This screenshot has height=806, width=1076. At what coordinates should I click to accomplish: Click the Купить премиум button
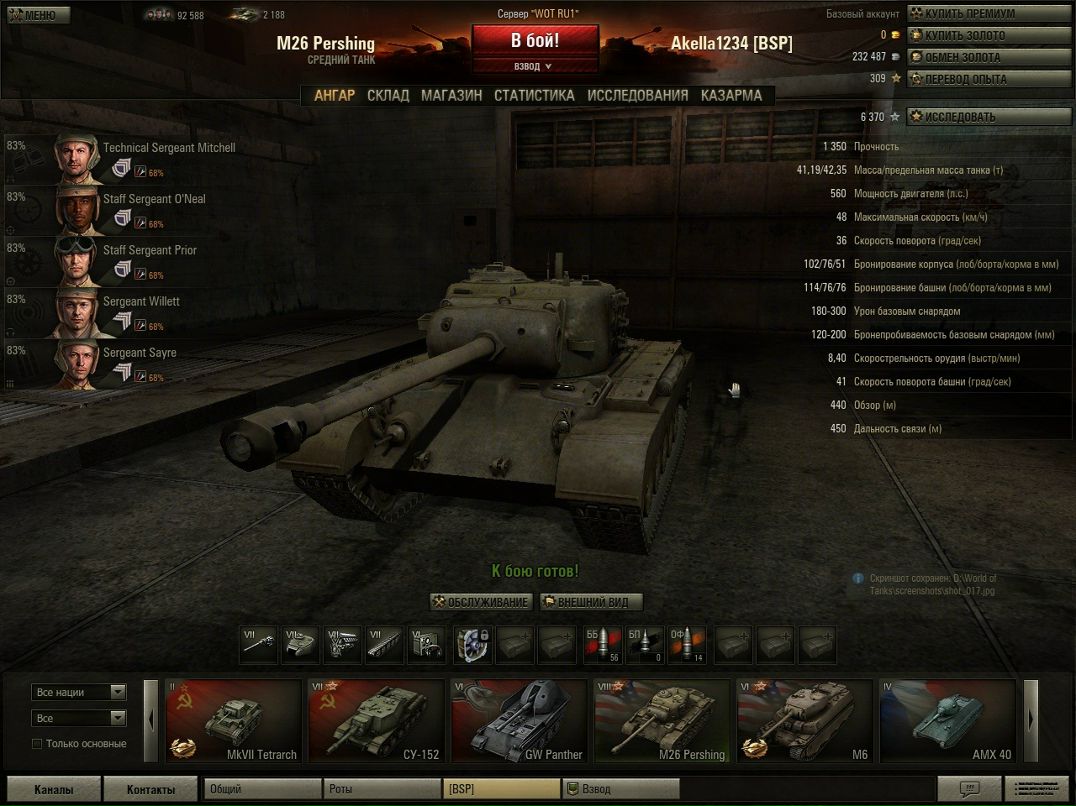click(987, 14)
